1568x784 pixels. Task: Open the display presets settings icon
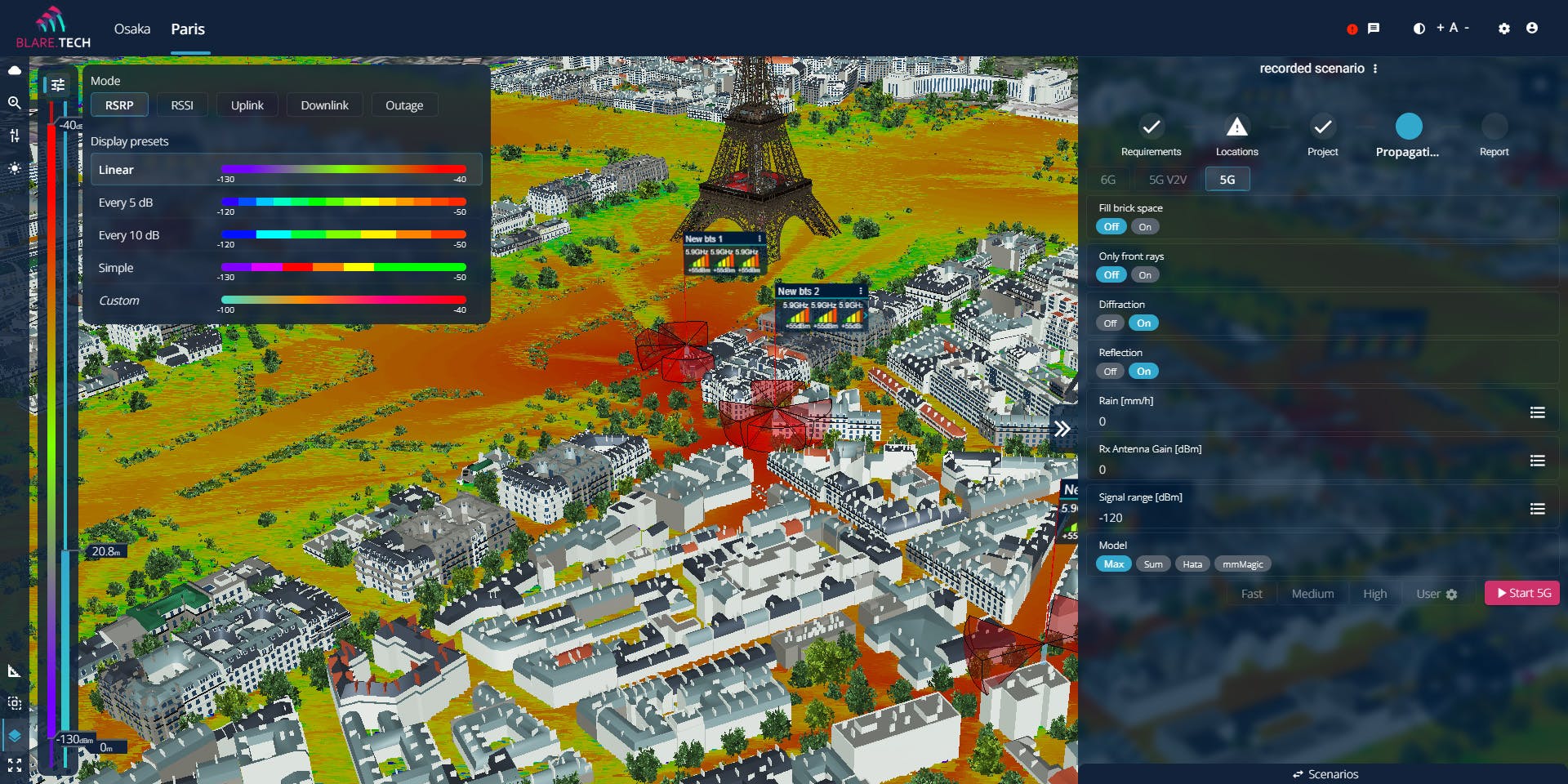point(58,84)
